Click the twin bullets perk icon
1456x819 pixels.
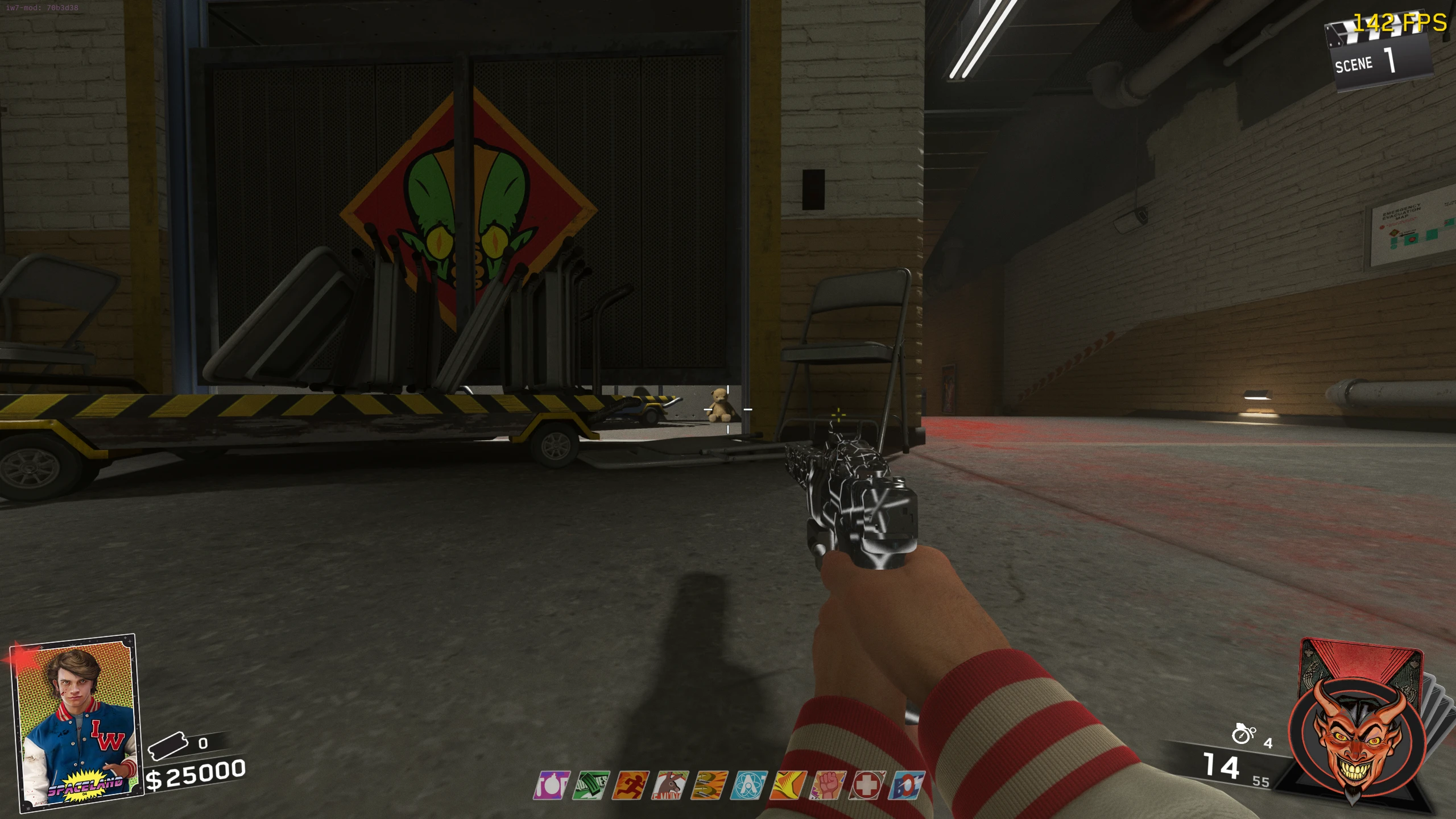pyautogui.click(x=710, y=785)
